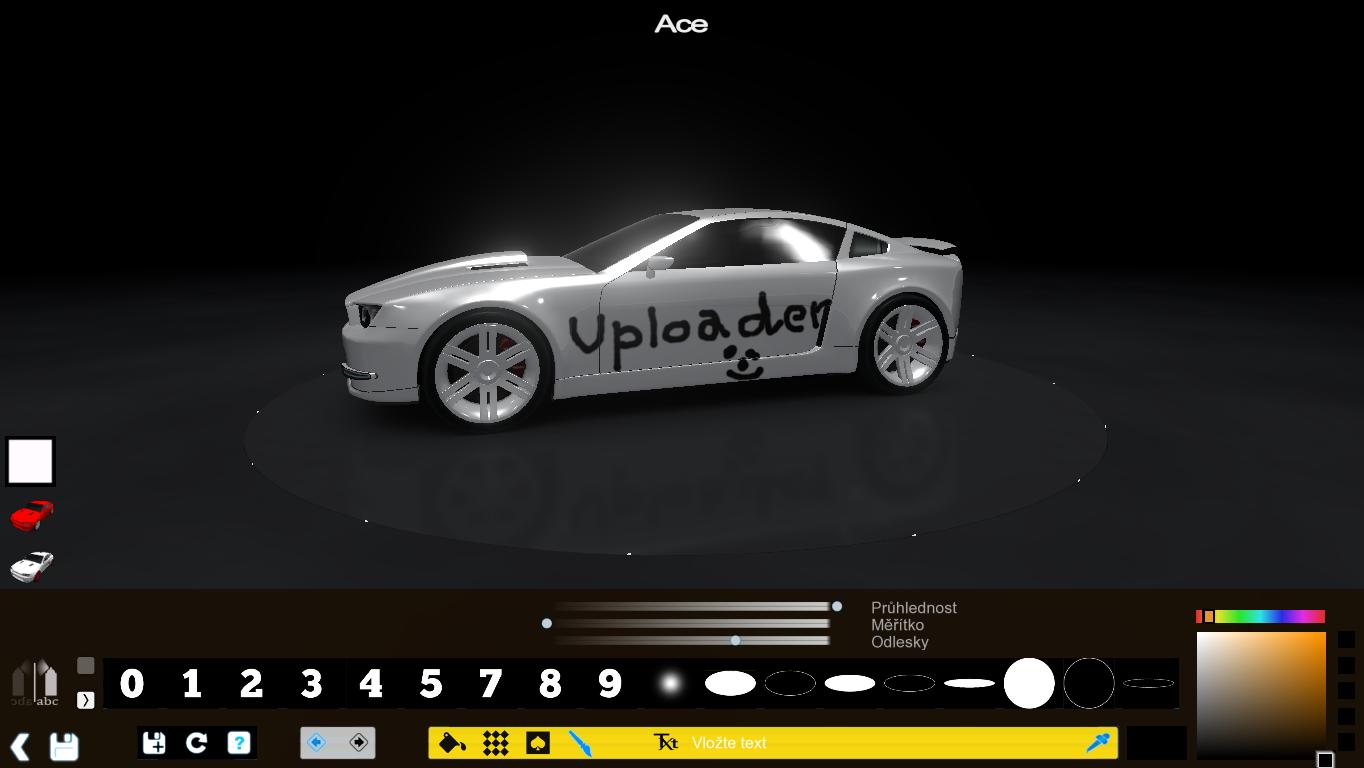Pick the soft glowing dot brush
Viewport: 1364px width, 768px height.
(x=670, y=684)
